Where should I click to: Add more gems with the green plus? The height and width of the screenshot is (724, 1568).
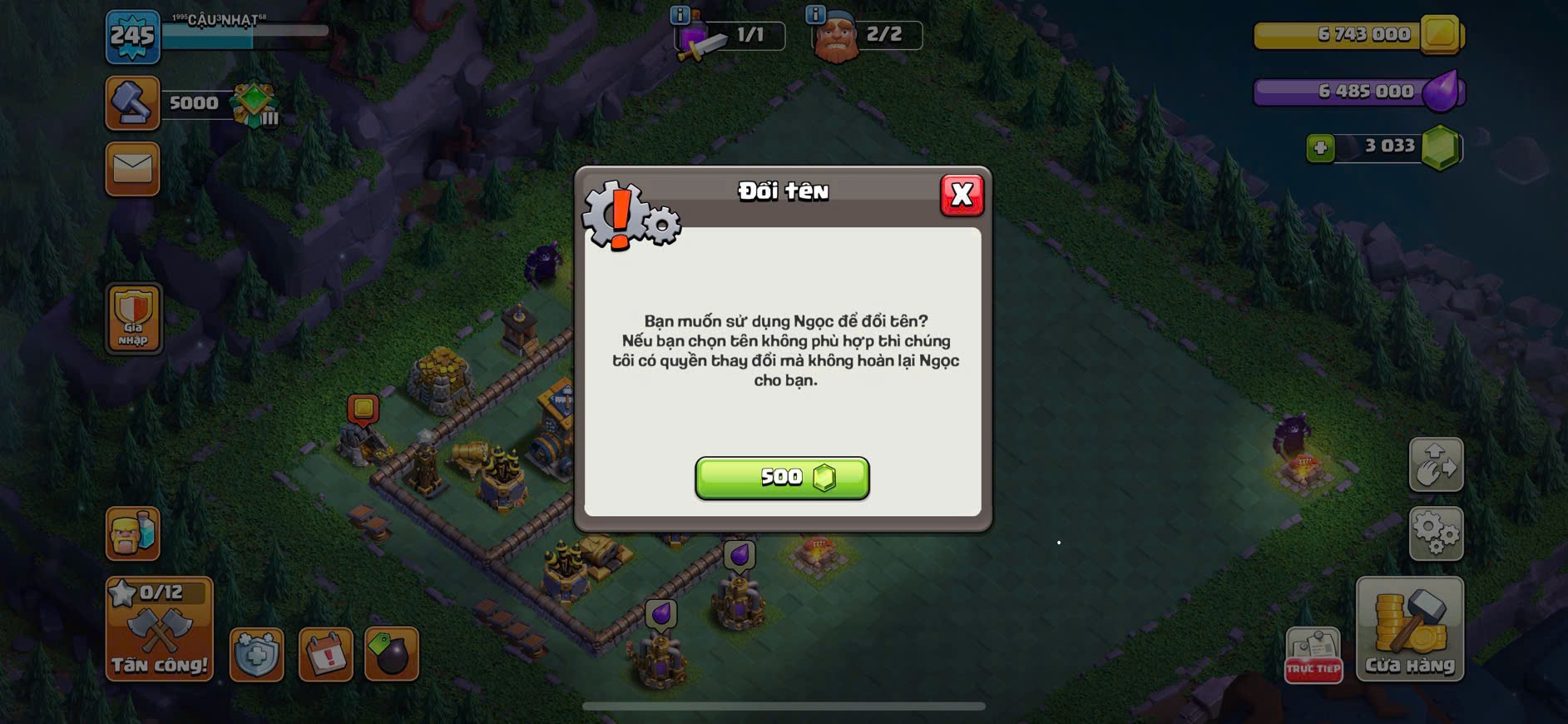pos(1320,148)
